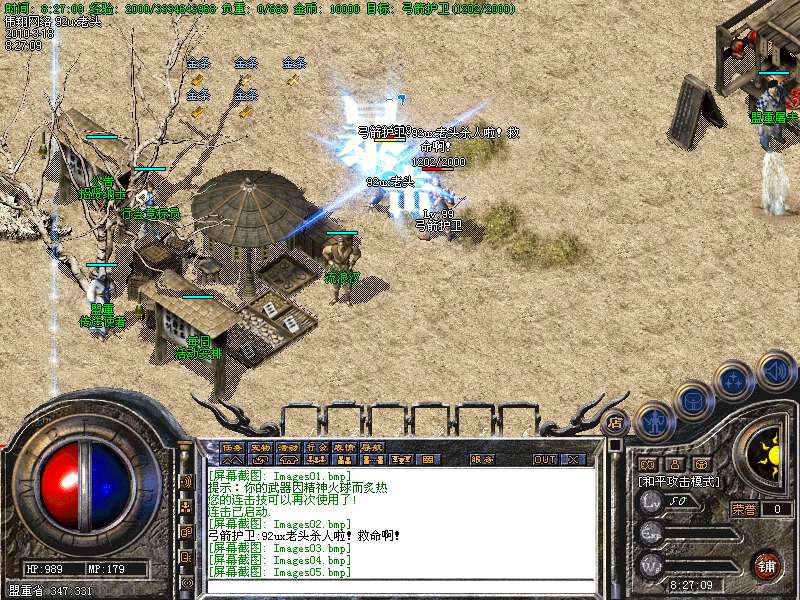
Task: Click the red 铺 stall button
Action: pos(767,565)
